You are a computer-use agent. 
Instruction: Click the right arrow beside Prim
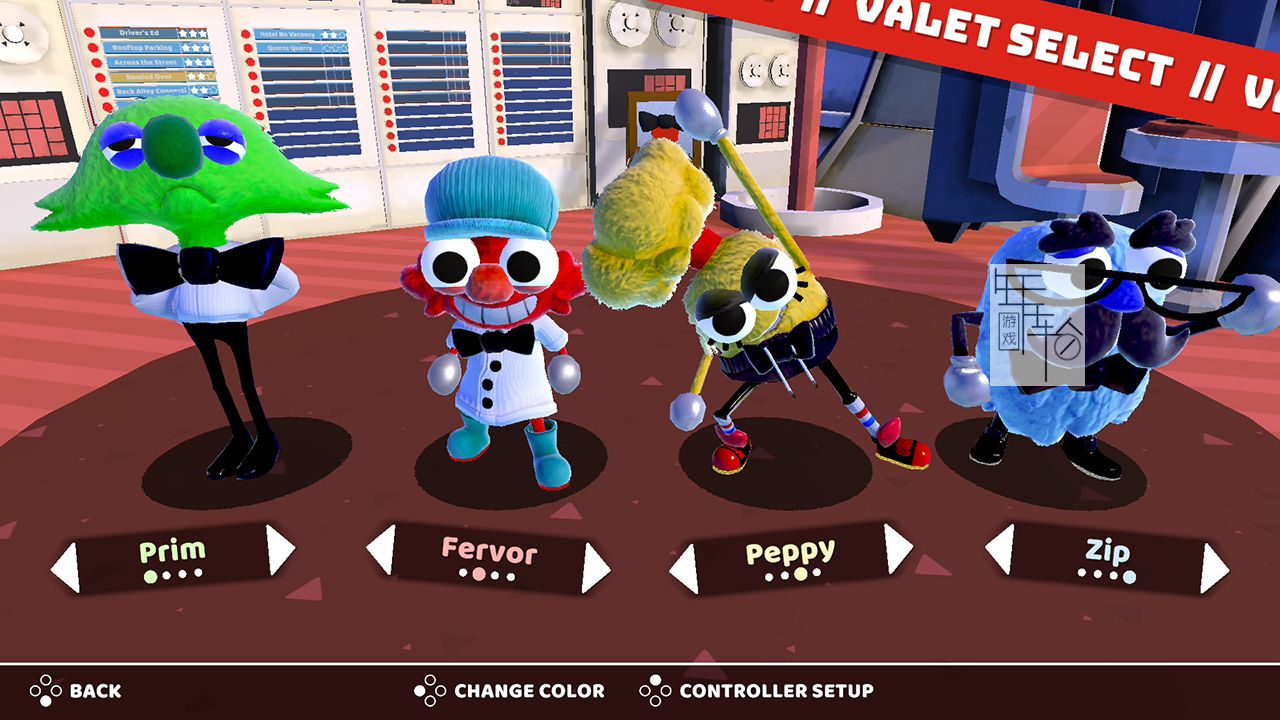[x=280, y=549]
